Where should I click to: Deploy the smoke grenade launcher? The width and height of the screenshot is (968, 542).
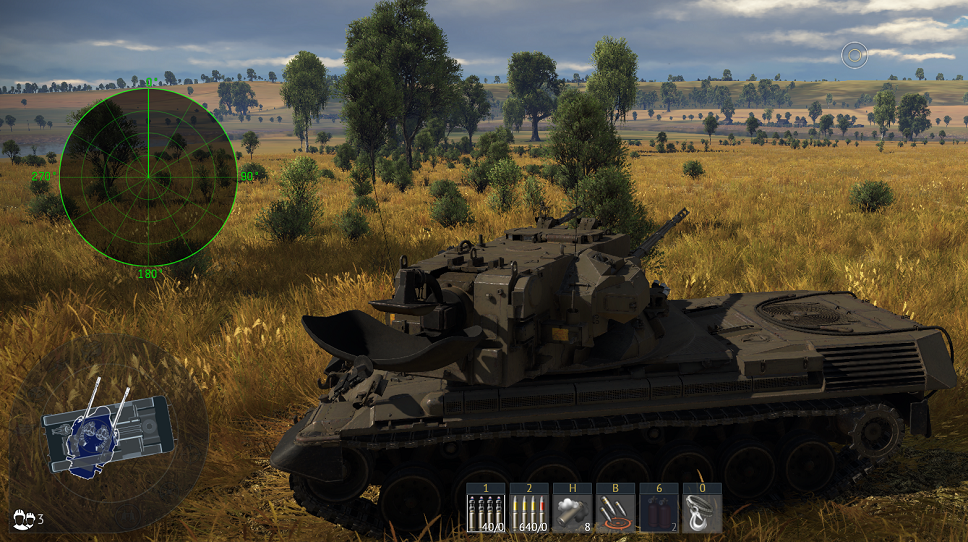pyautogui.click(x=572, y=510)
